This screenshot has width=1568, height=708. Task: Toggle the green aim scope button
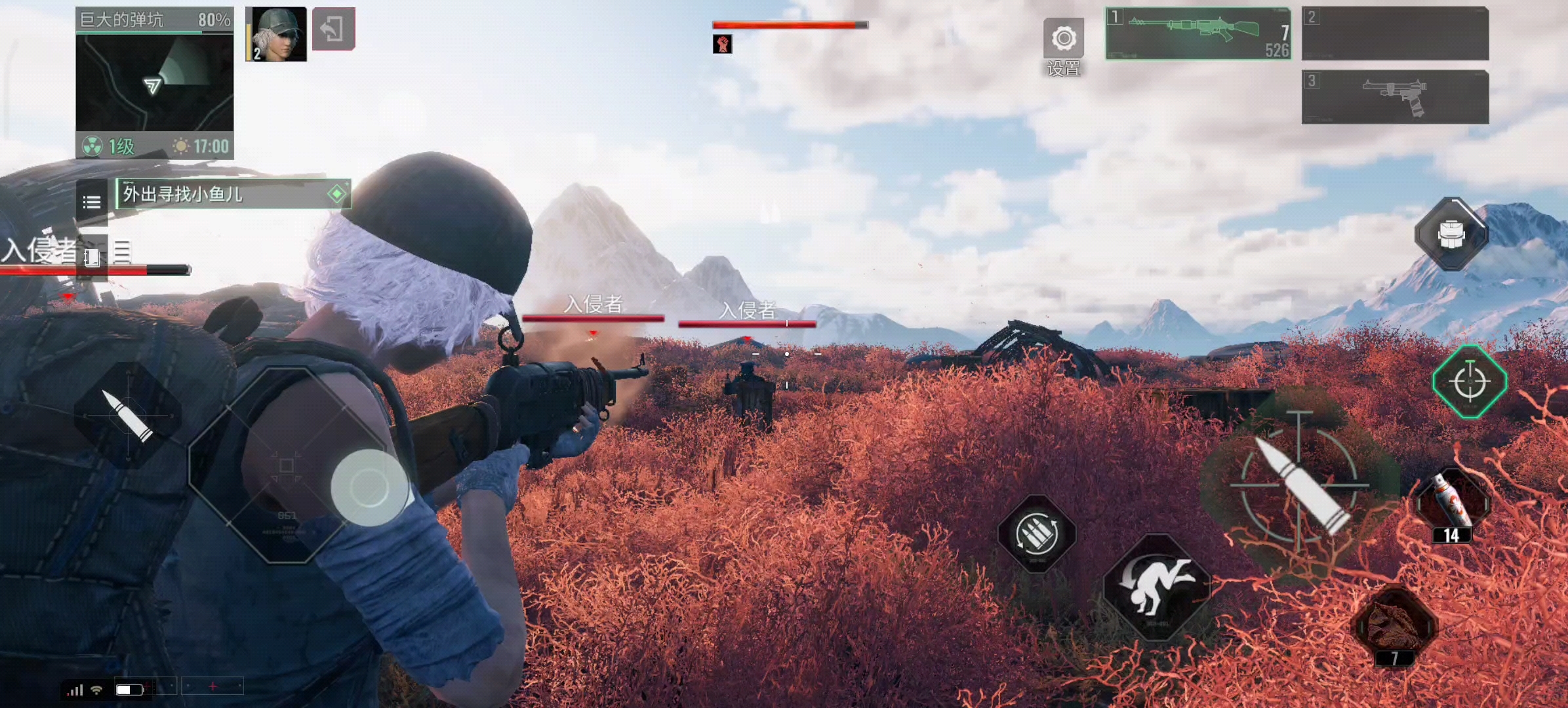coord(1470,382)
